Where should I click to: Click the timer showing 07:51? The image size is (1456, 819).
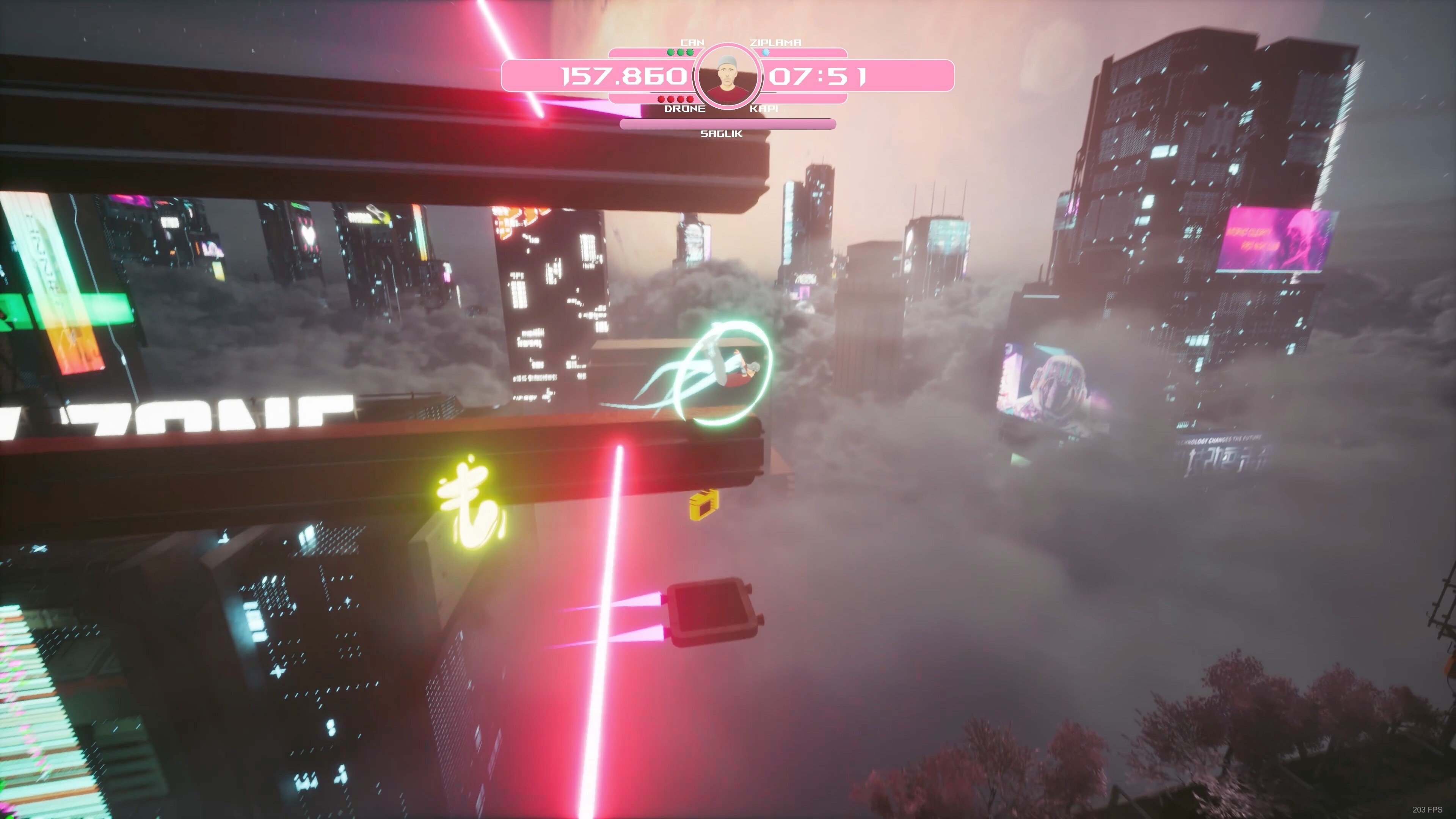click(819, 77)
